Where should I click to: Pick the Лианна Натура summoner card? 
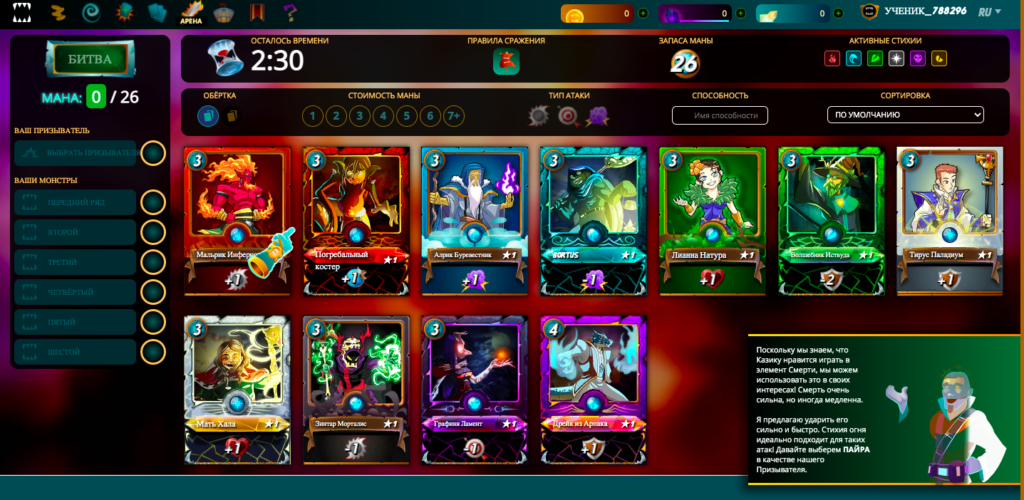click(713, 220)
